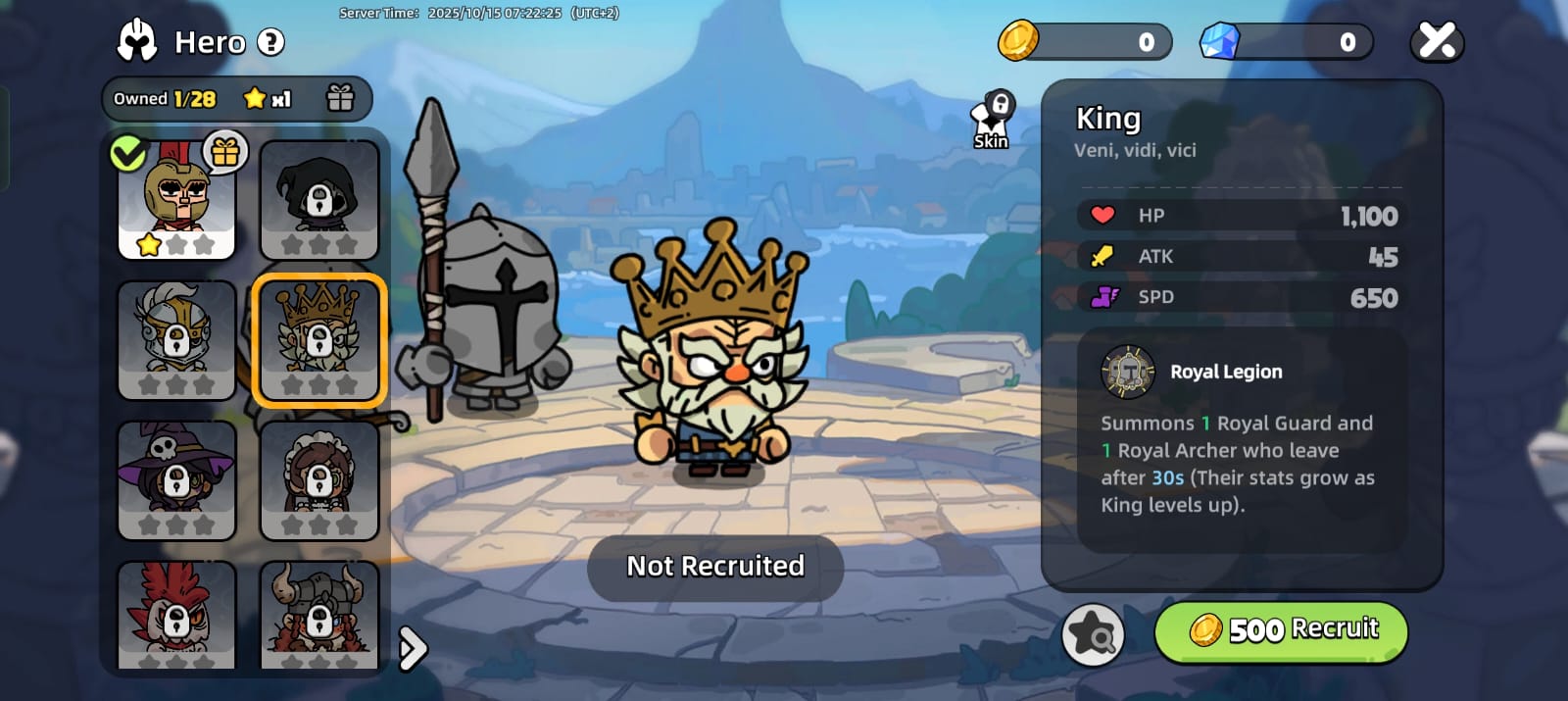Click the star magnifier preview button
The height and width of the screenshot is (701, 1568).
(x=1093, y=634)
